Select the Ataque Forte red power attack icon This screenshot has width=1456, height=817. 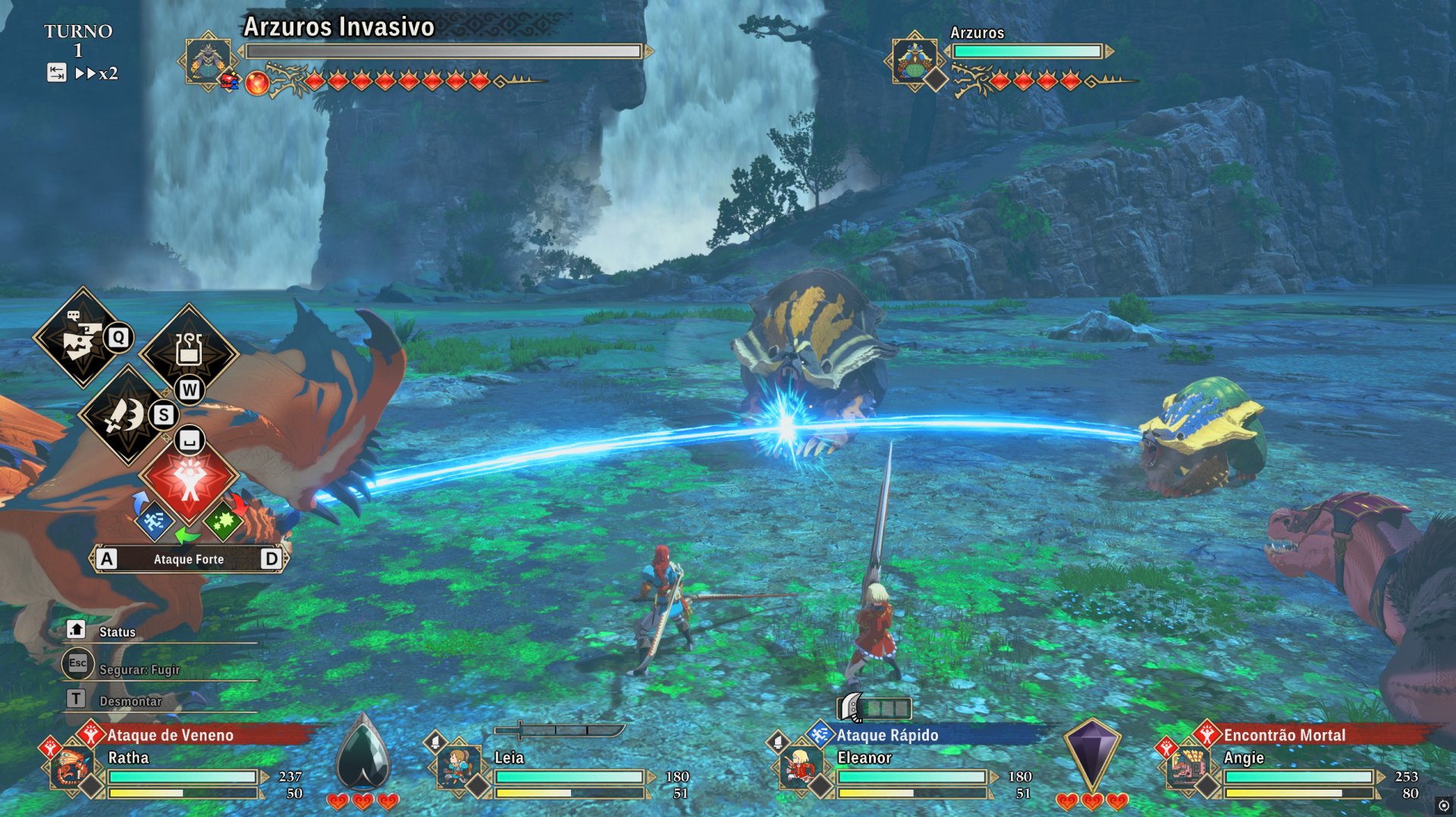point(187,480)
